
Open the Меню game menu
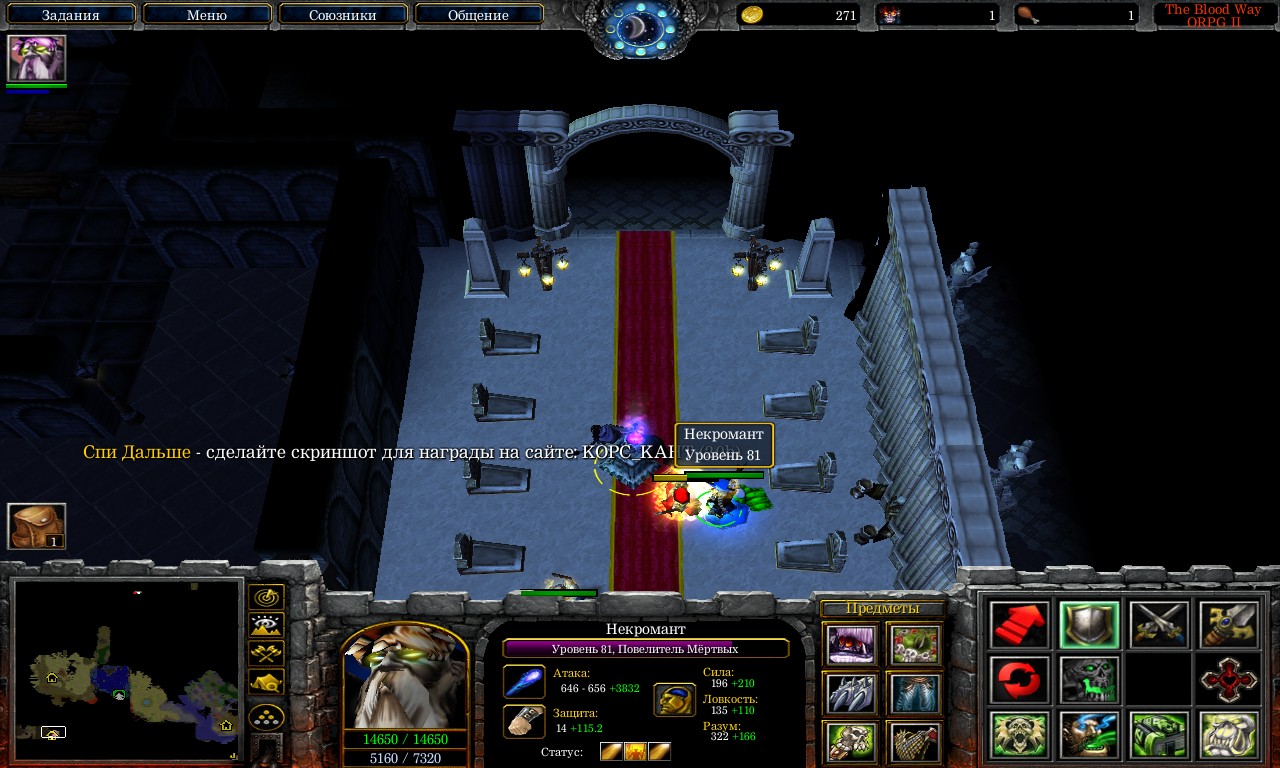207,15
